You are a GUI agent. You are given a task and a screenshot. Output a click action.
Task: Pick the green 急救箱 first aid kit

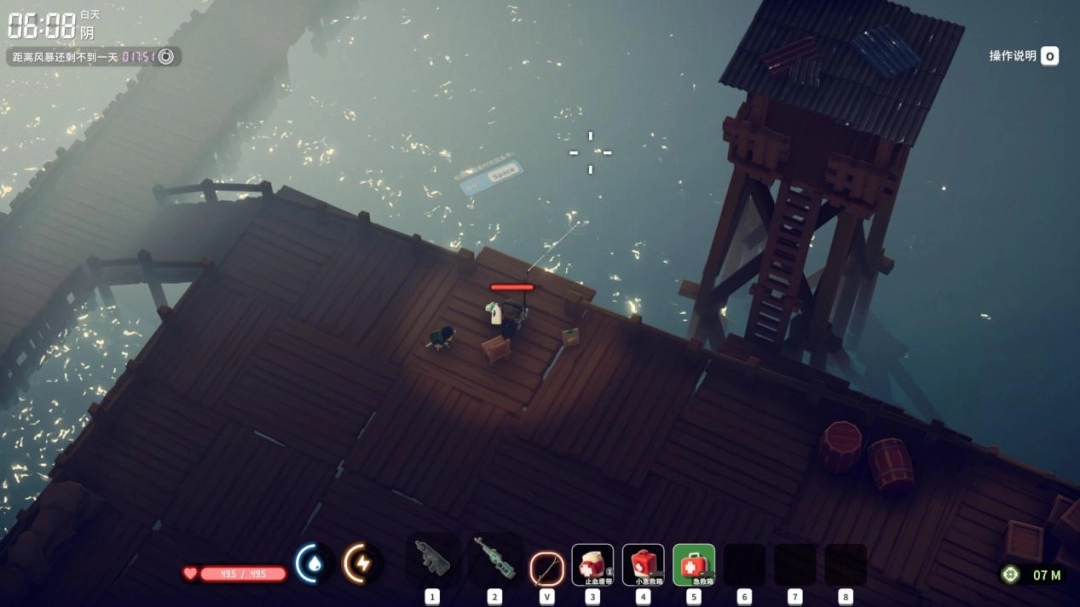(x=694, y=565)
